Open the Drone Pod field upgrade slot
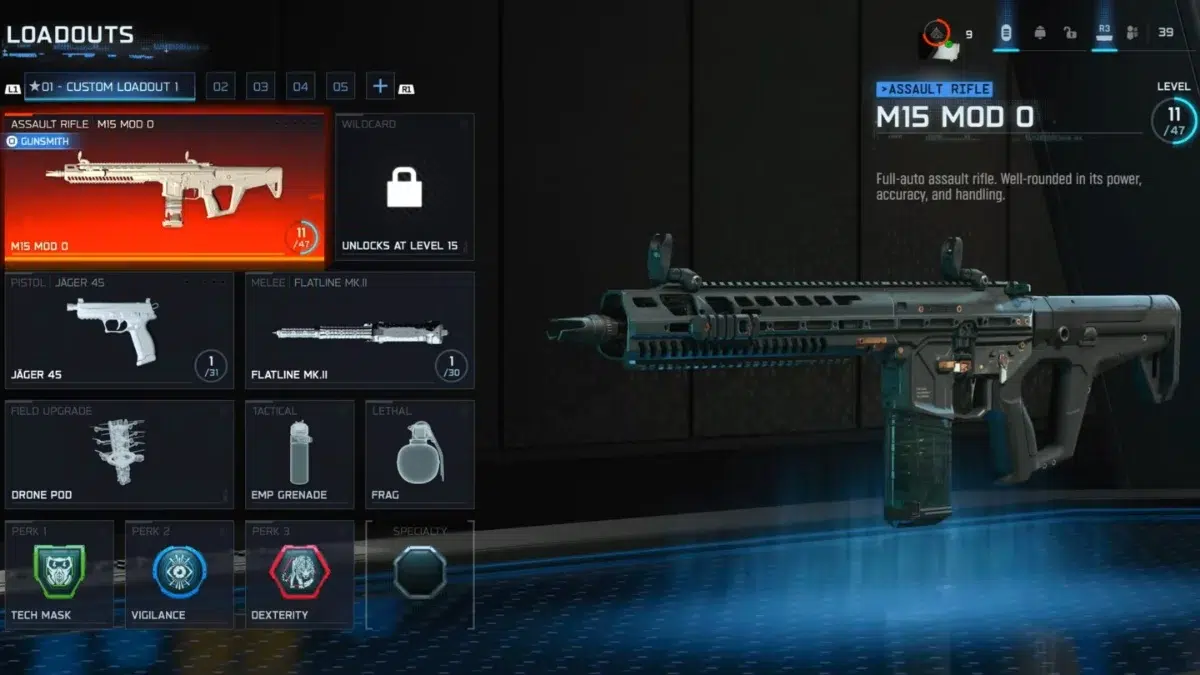 point(119,454)
